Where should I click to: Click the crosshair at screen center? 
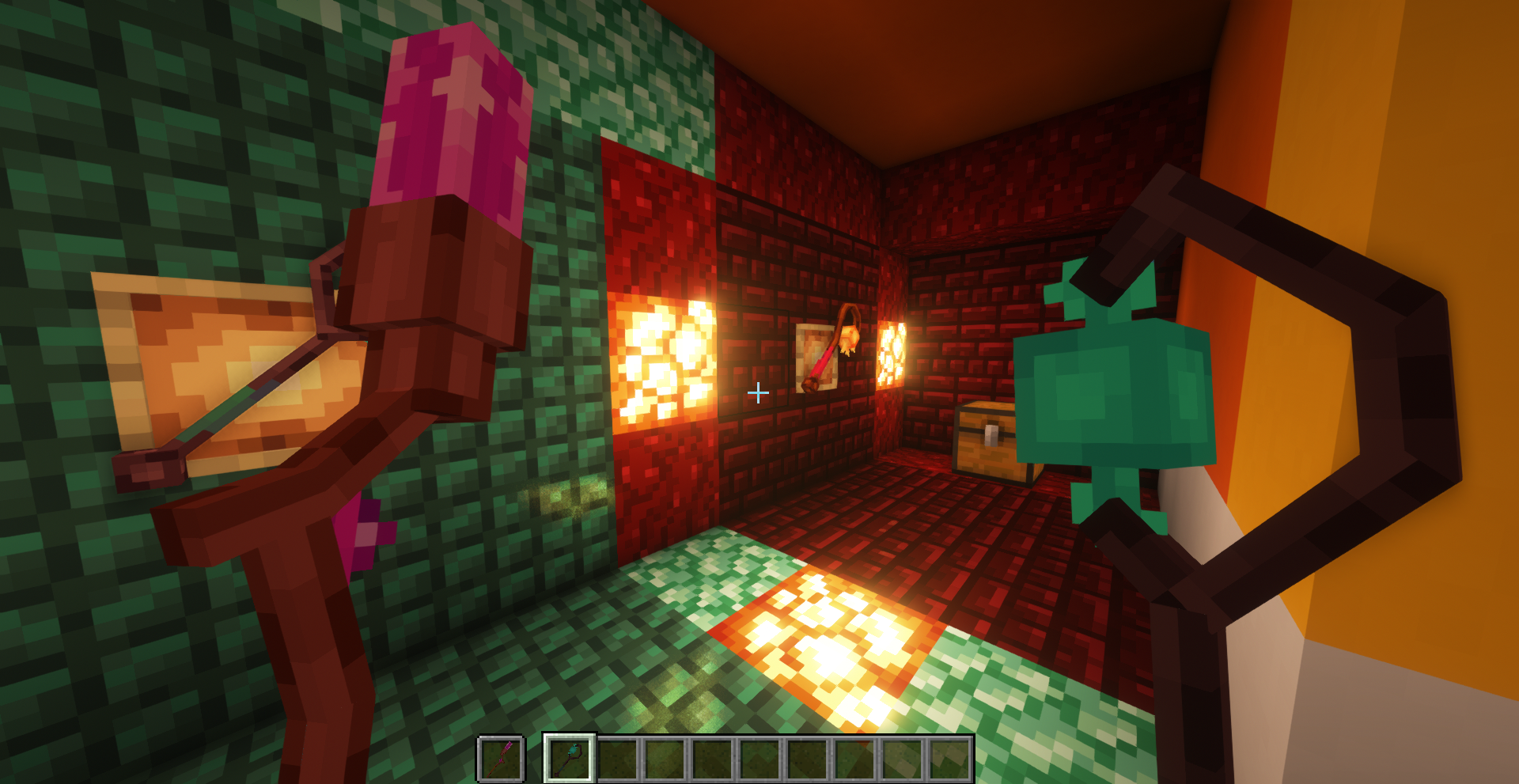(x=758, y=392)
